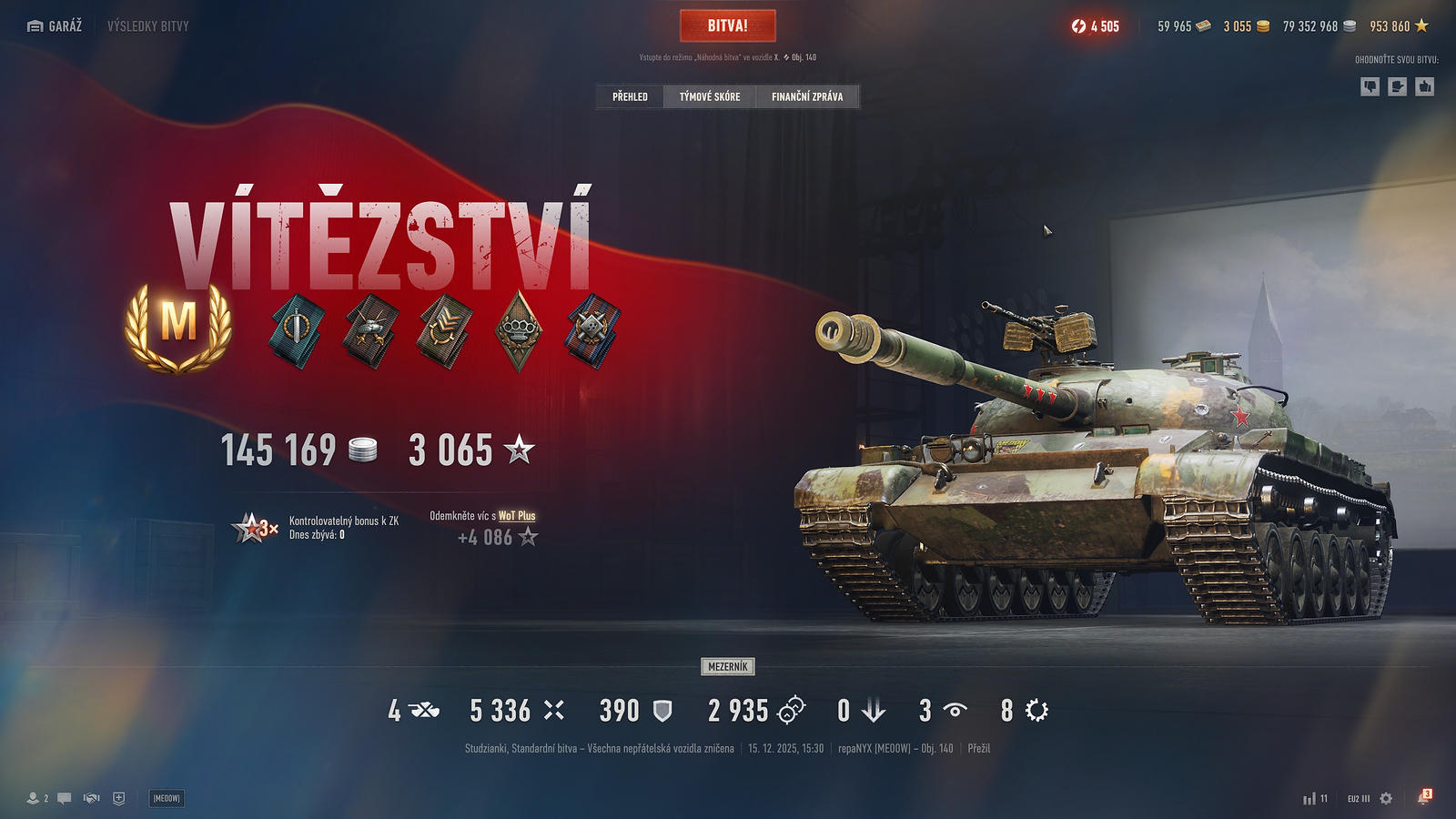Open the chat speech bubble

point(64,798)
